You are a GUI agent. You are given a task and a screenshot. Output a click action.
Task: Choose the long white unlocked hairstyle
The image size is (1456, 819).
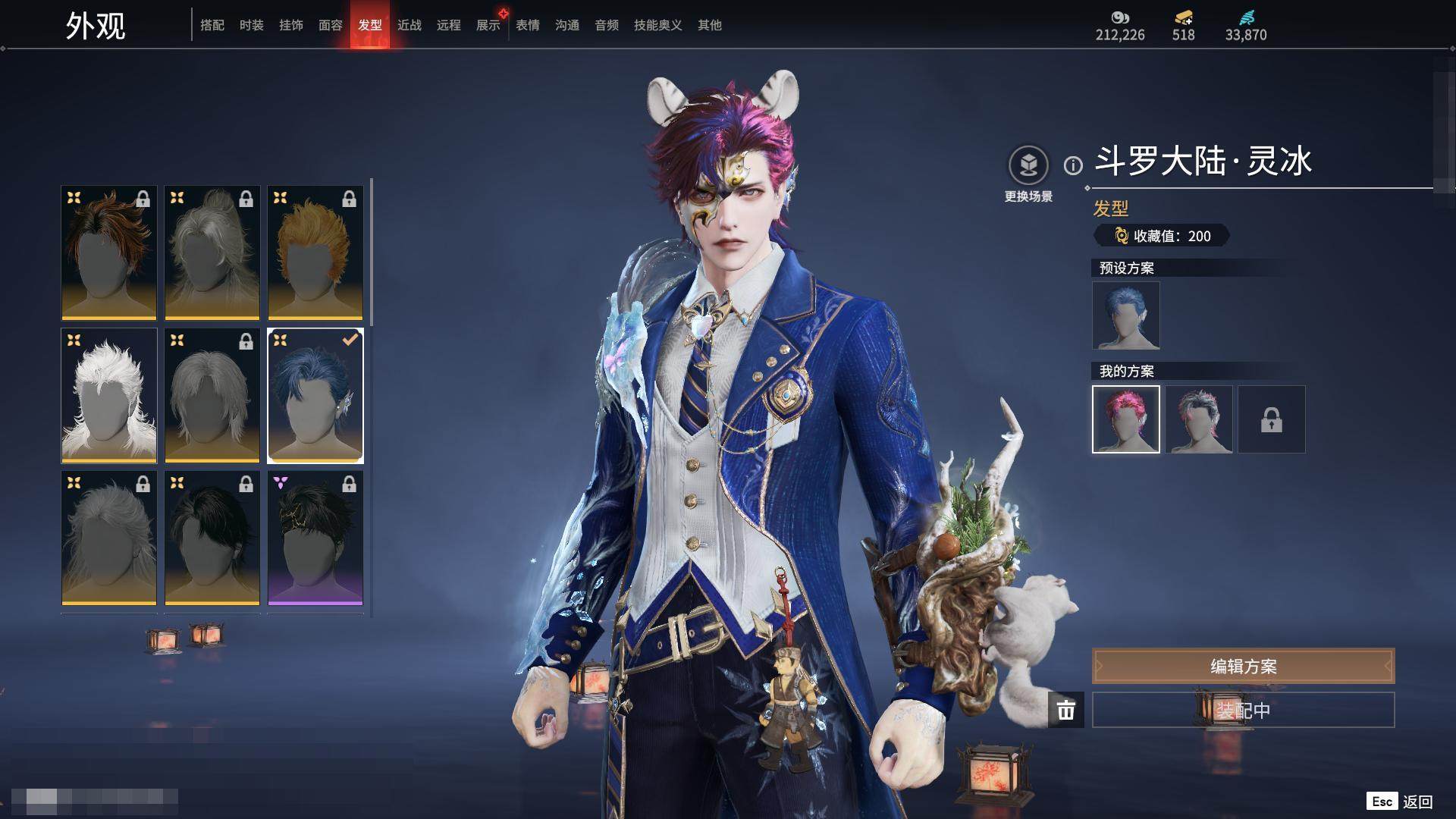108,395
